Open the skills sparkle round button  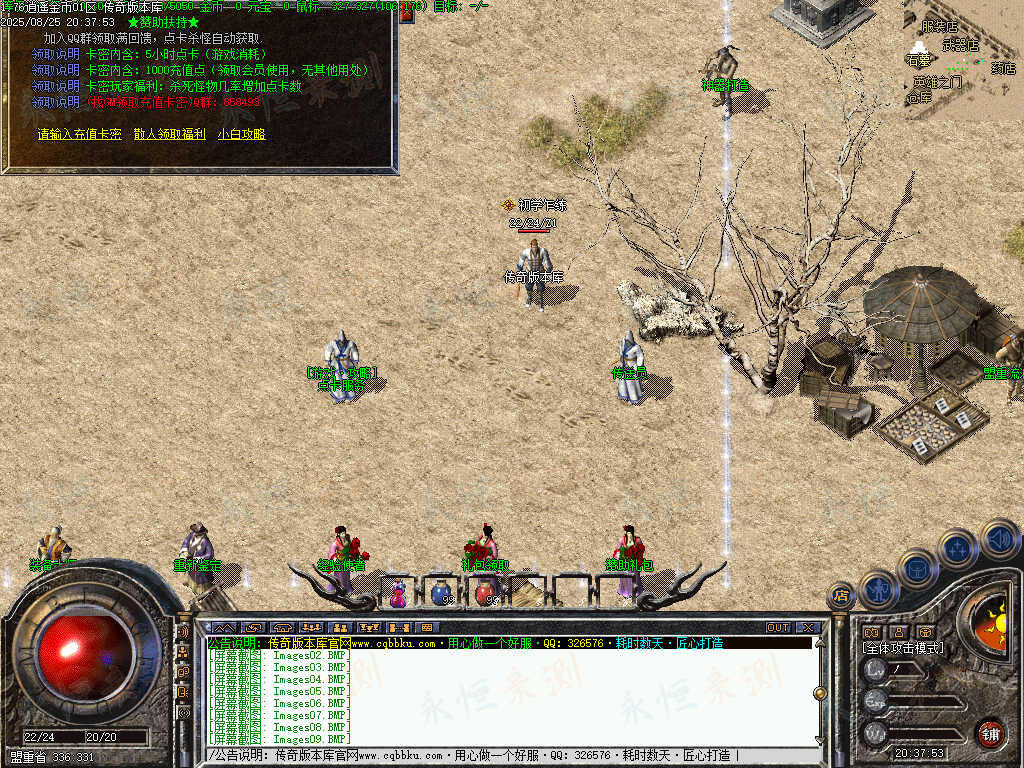point(958,548)
